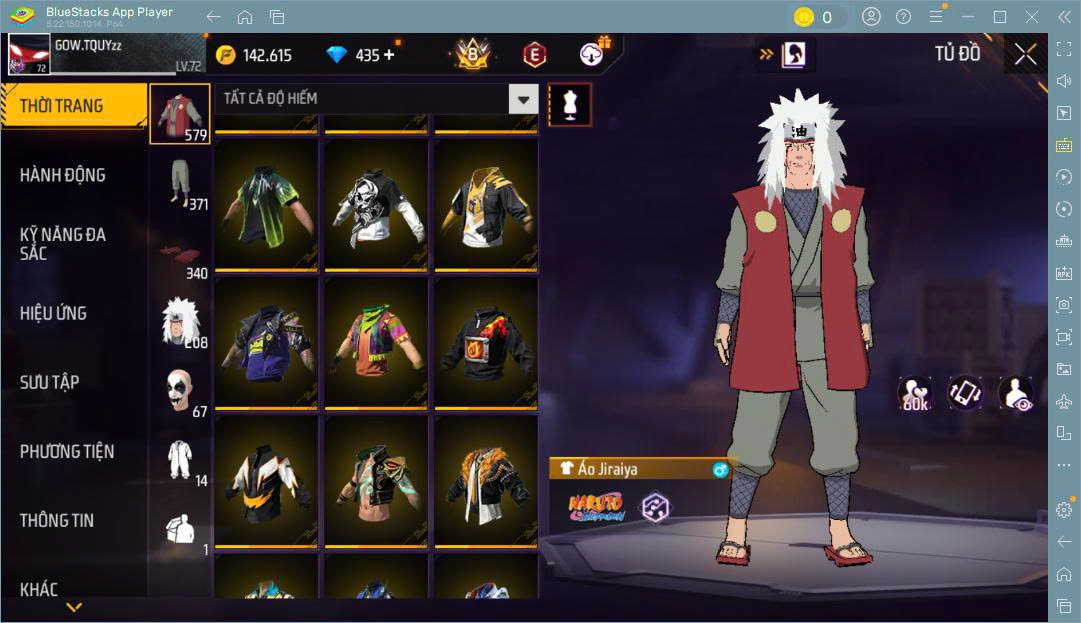
Task: Maximize the BlueStacks window
Action: (999, 17)
